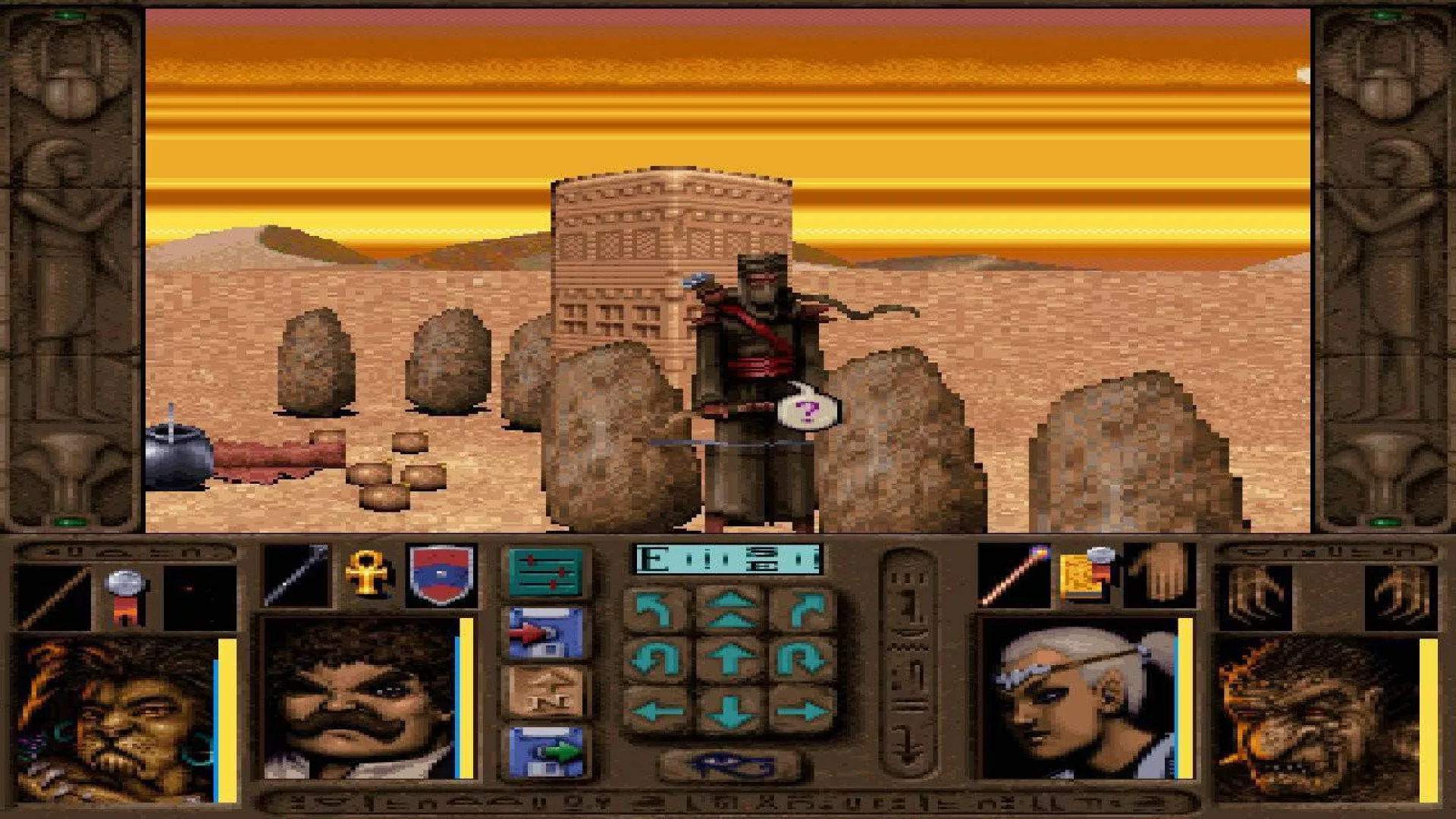Select the rainbow-tipped wand slot
Viewport: 1456px width, 819px height.
1015,575
